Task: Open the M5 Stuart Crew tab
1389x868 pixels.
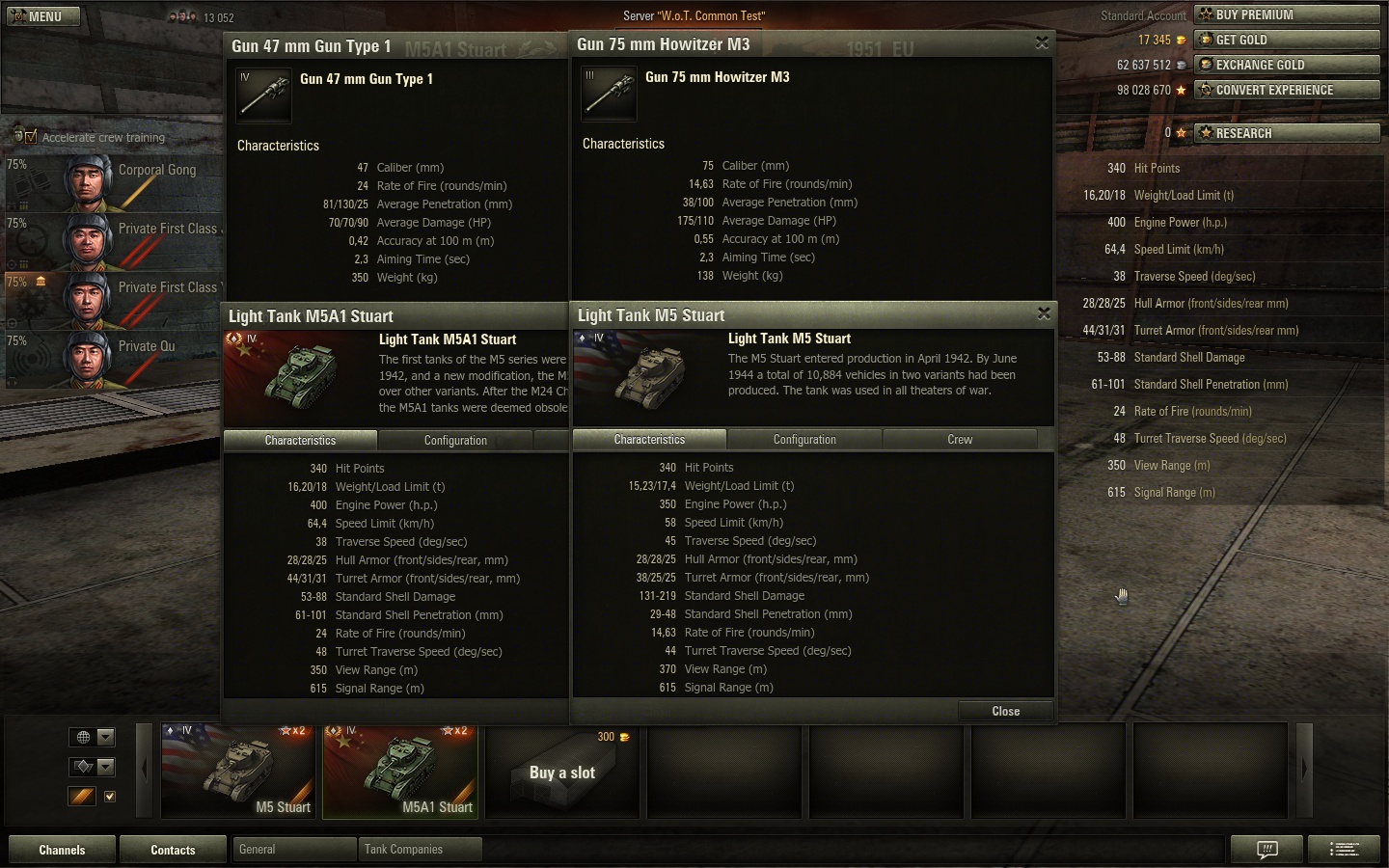Action: 960,440
